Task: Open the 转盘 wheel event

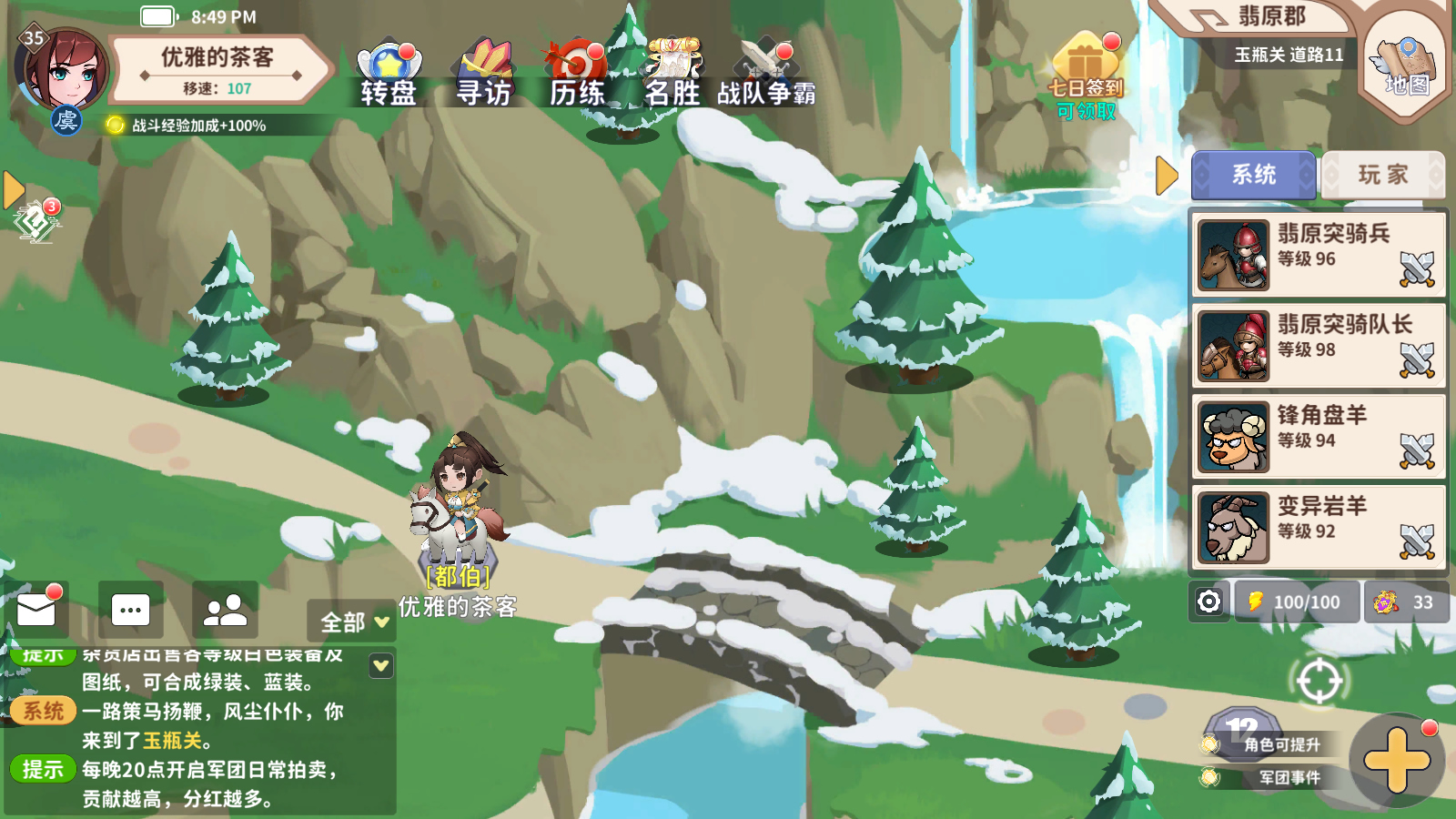Action: point(389,74)
